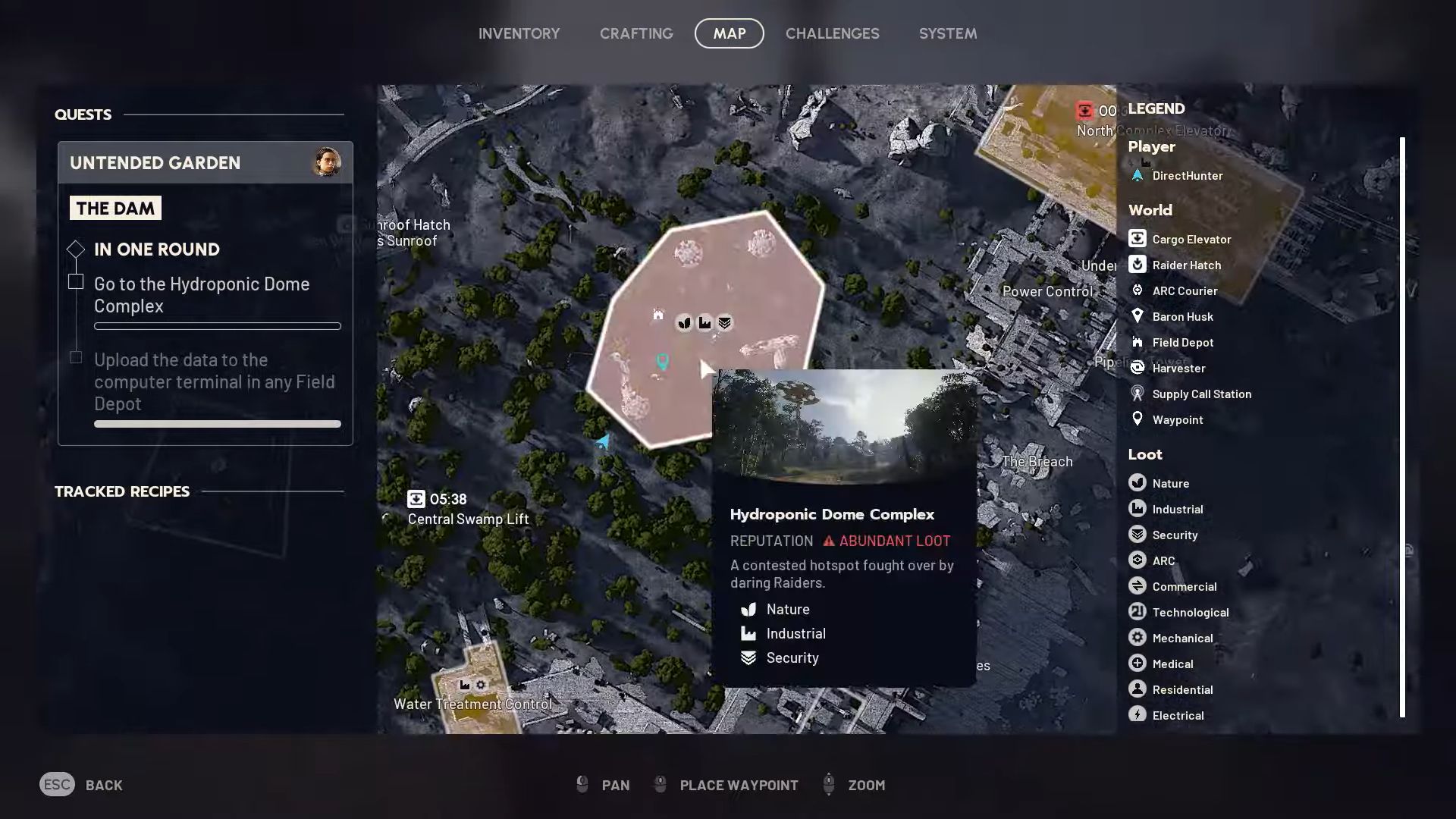The height and width of the screenshot is (819, 1456).
Task: Select the Harvester icon in the World legend
Action: [x=1137, y=368]
